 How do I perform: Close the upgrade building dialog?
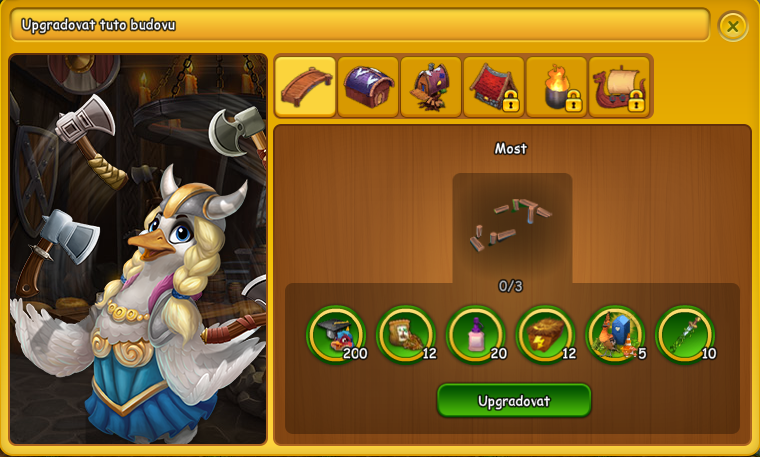click(733, 27)
